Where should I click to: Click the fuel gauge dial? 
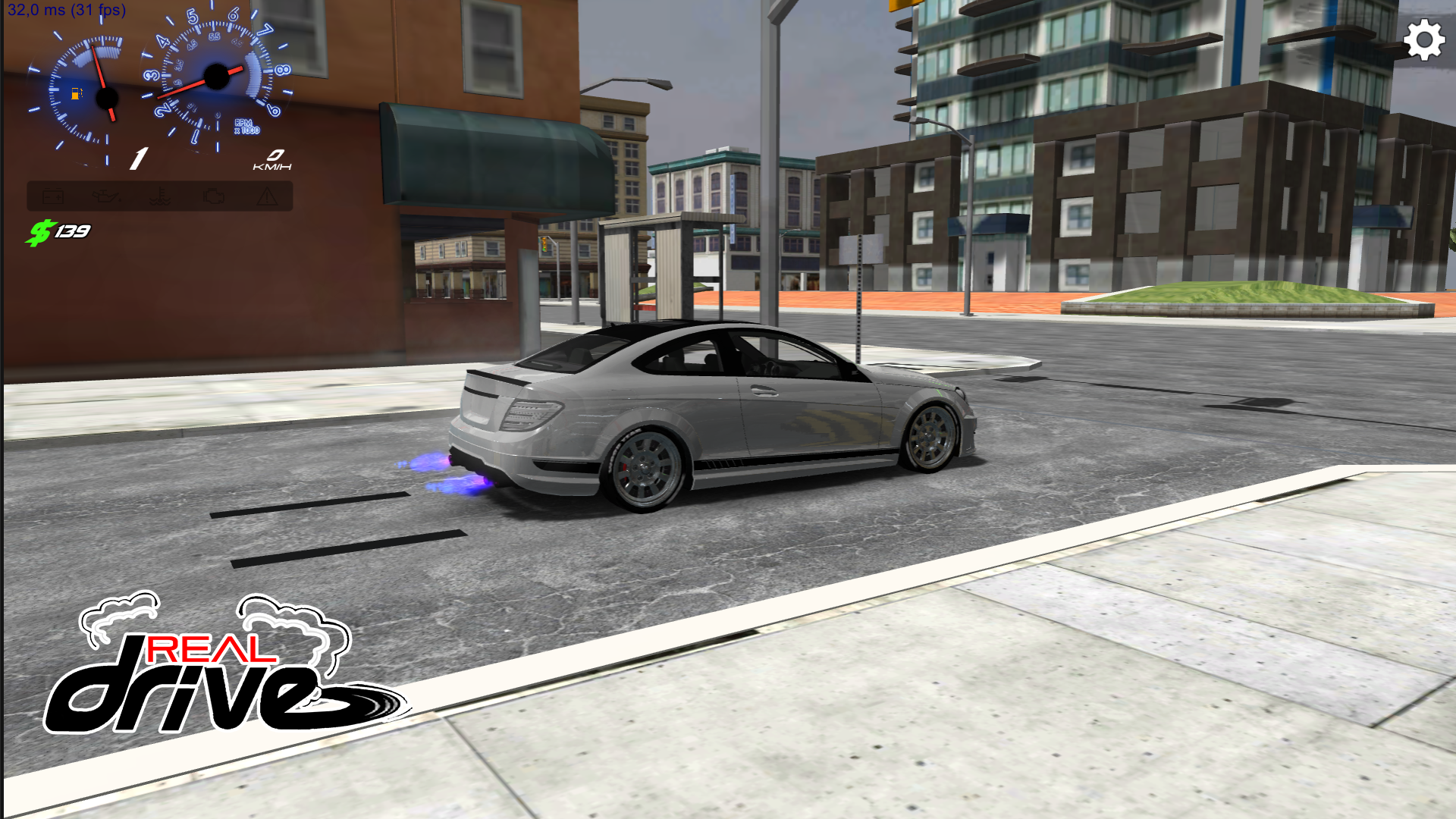click(x=106, y=97)
